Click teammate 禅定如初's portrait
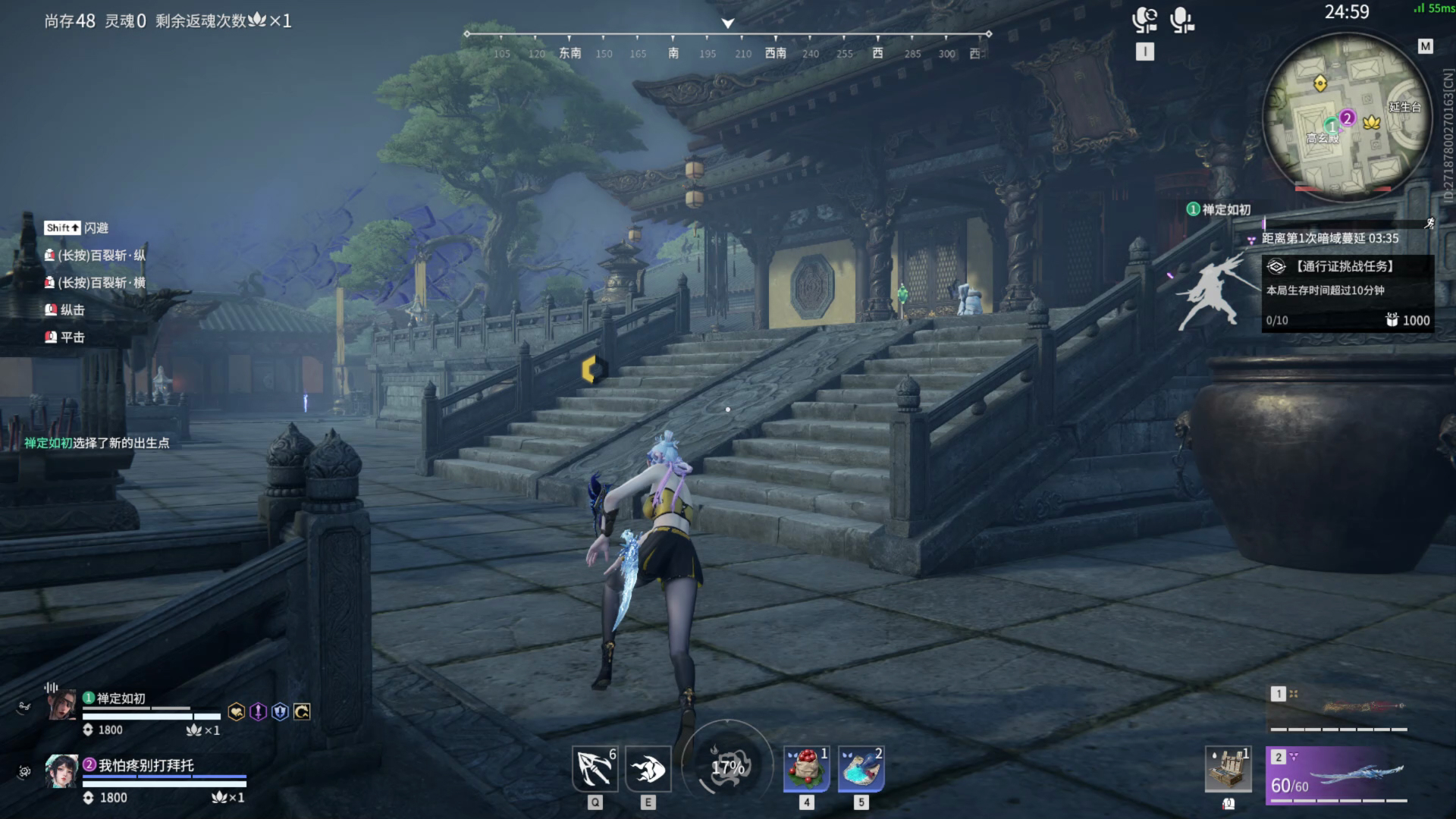 tap(62, 705)
